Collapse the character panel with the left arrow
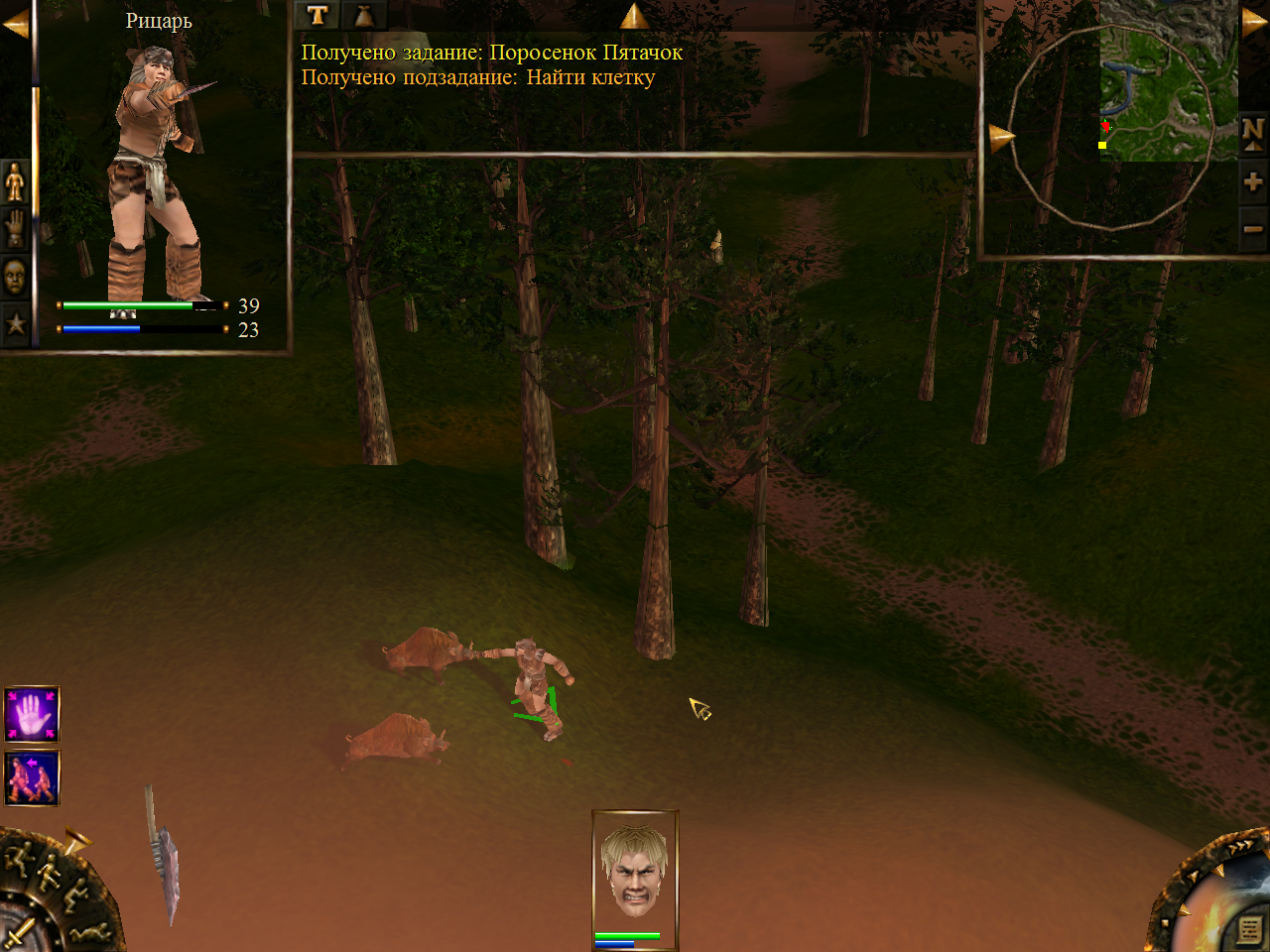Screen dimensions: 1270x952 coord(14,26)
